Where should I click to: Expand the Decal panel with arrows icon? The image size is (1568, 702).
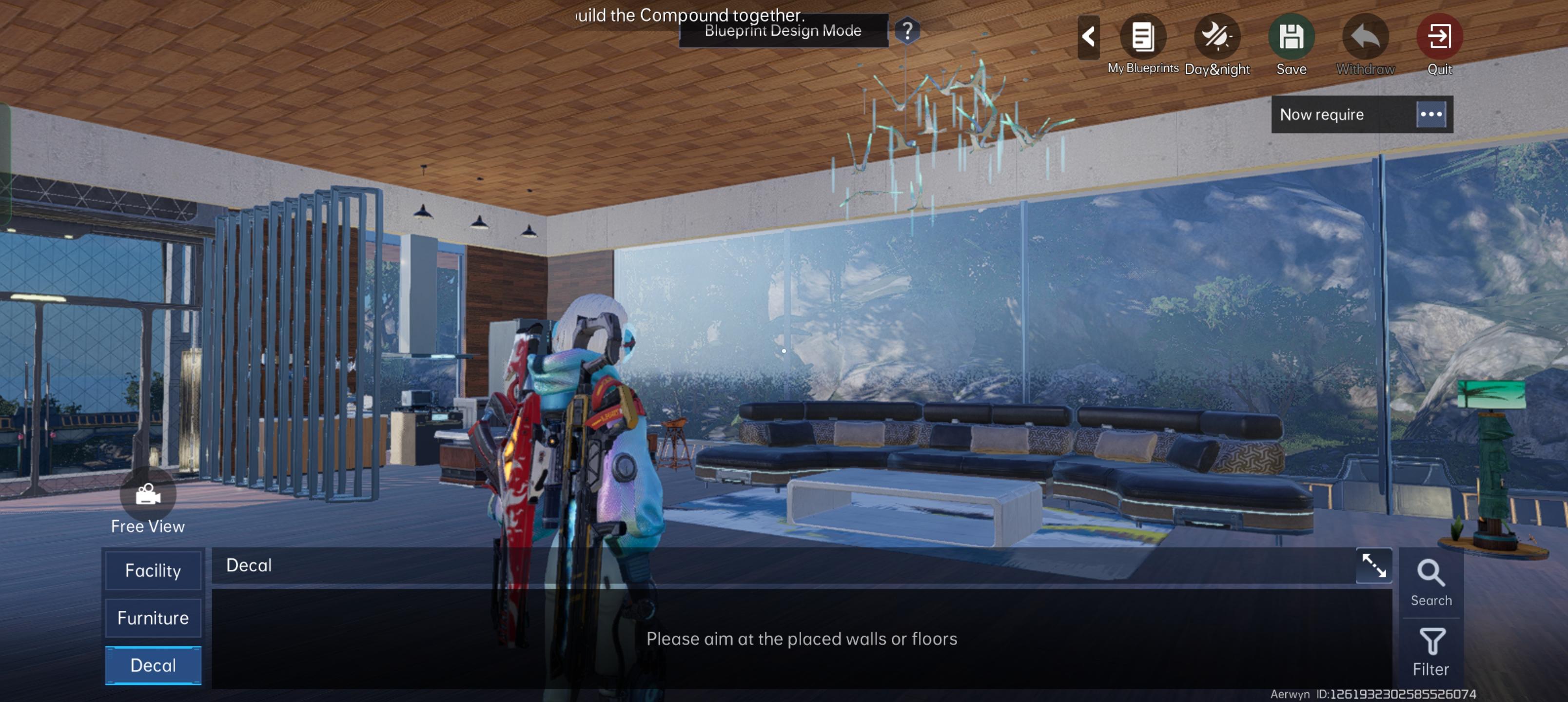(1373, 565)
